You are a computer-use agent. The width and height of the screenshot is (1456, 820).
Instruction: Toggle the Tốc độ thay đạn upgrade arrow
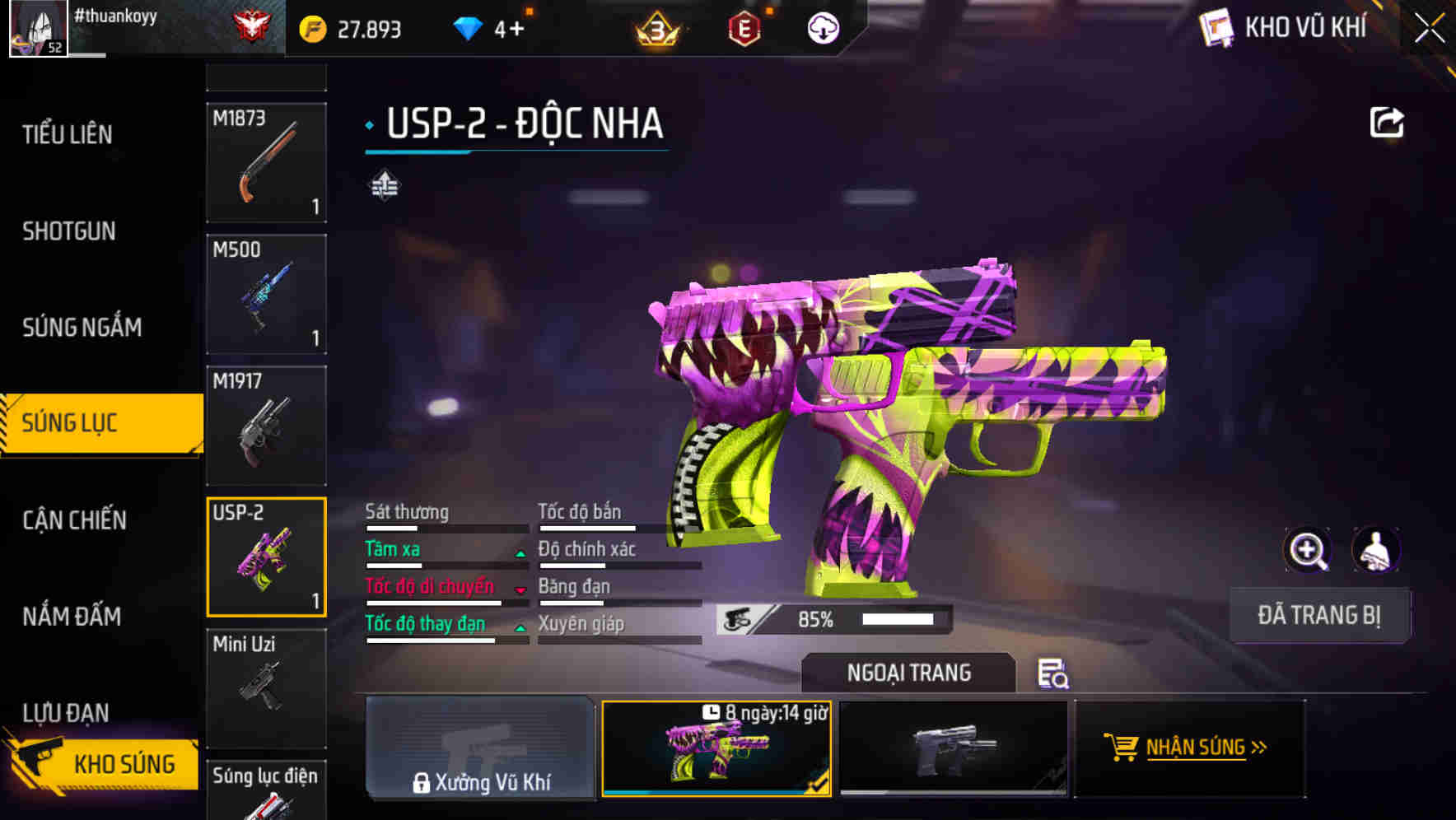[x=520, y=627]
